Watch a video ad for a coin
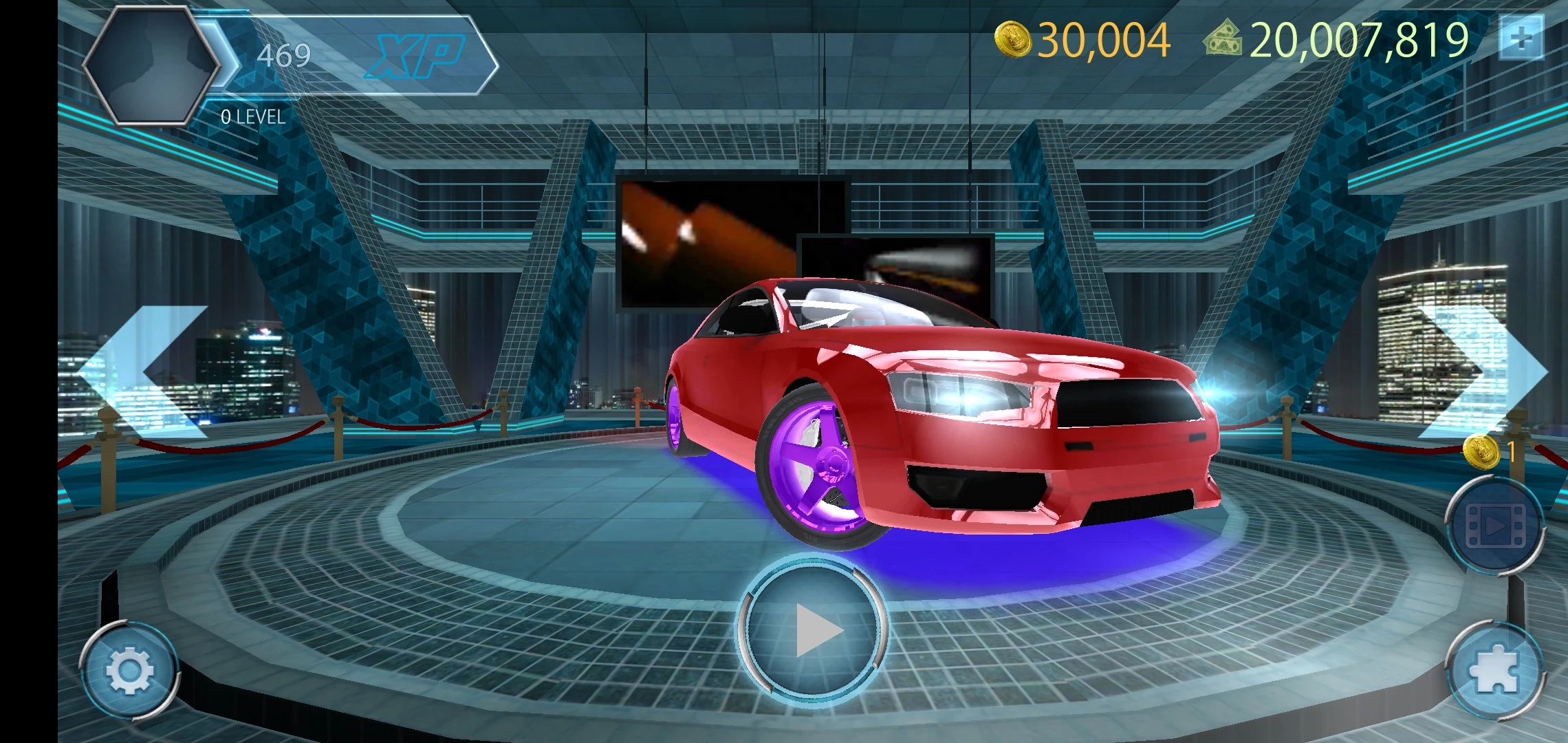Image resolution: width=1568 pixels, height=743 pixels. [1495, 526]
